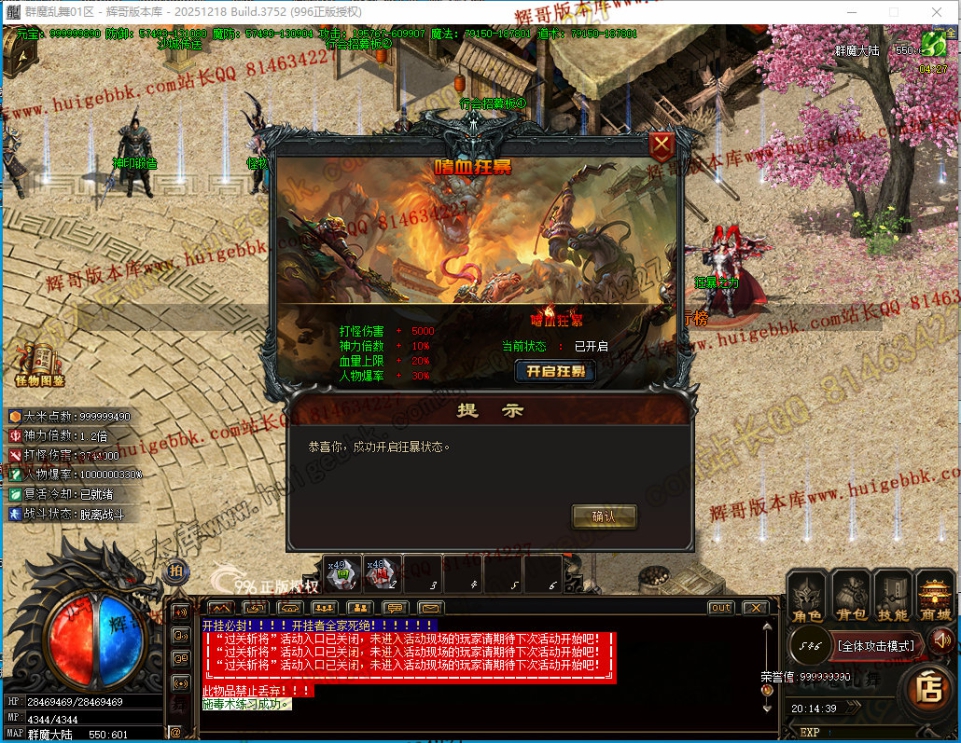Screen dimensions: 961x743
Task: Click the chat panel's out button
Action: coord(720,608)
